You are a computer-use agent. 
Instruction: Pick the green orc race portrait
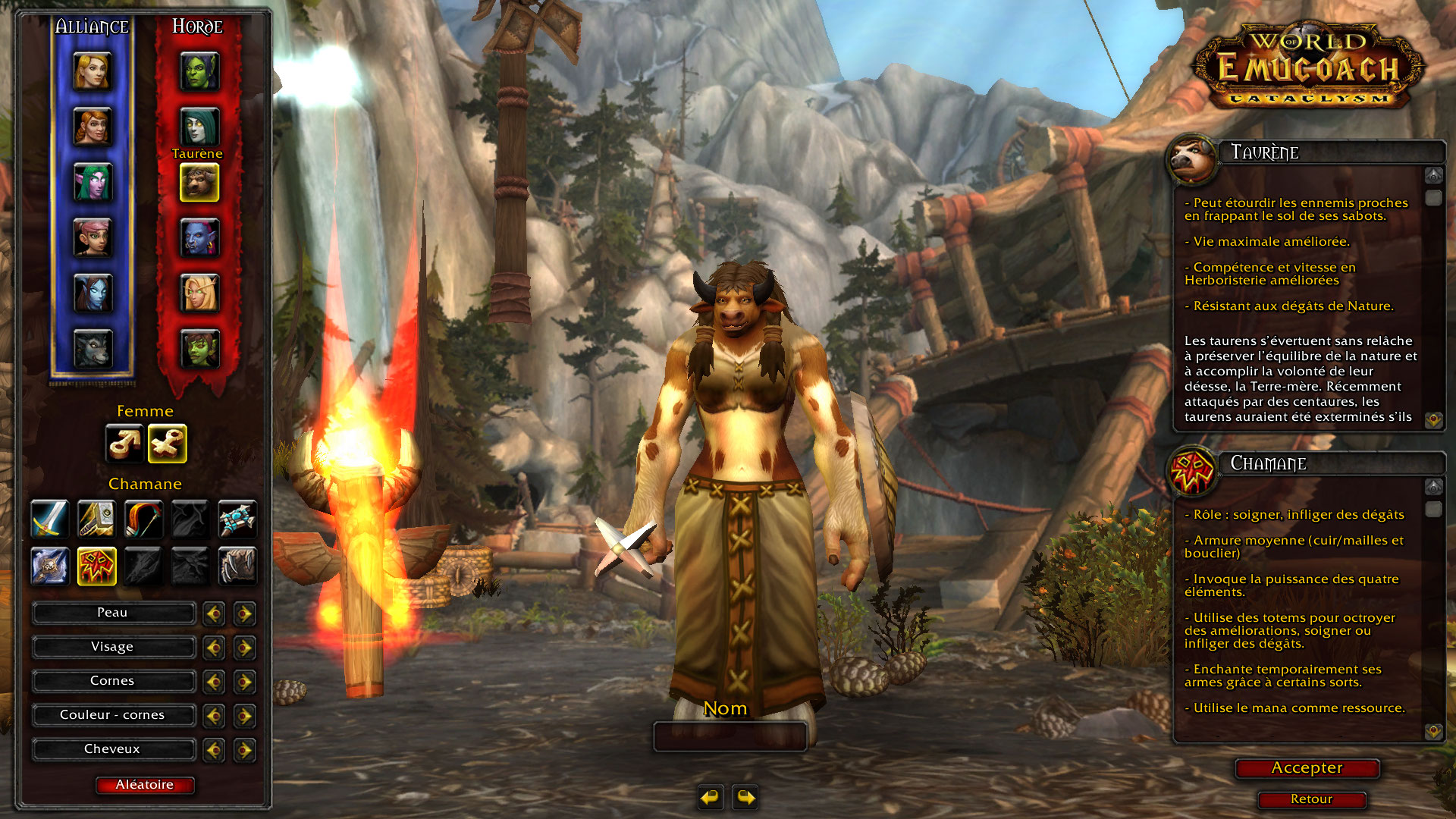pos(199,72)
